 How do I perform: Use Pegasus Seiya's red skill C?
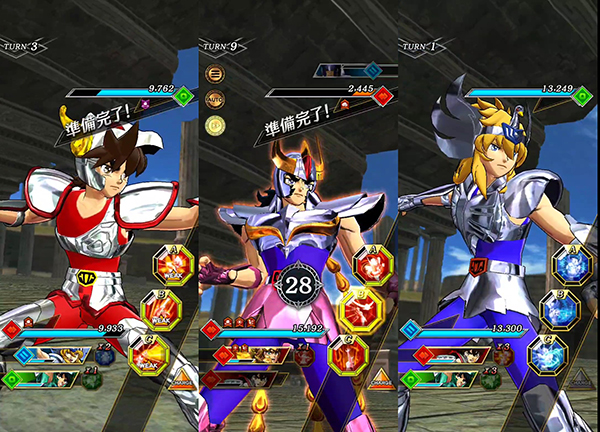147,354
